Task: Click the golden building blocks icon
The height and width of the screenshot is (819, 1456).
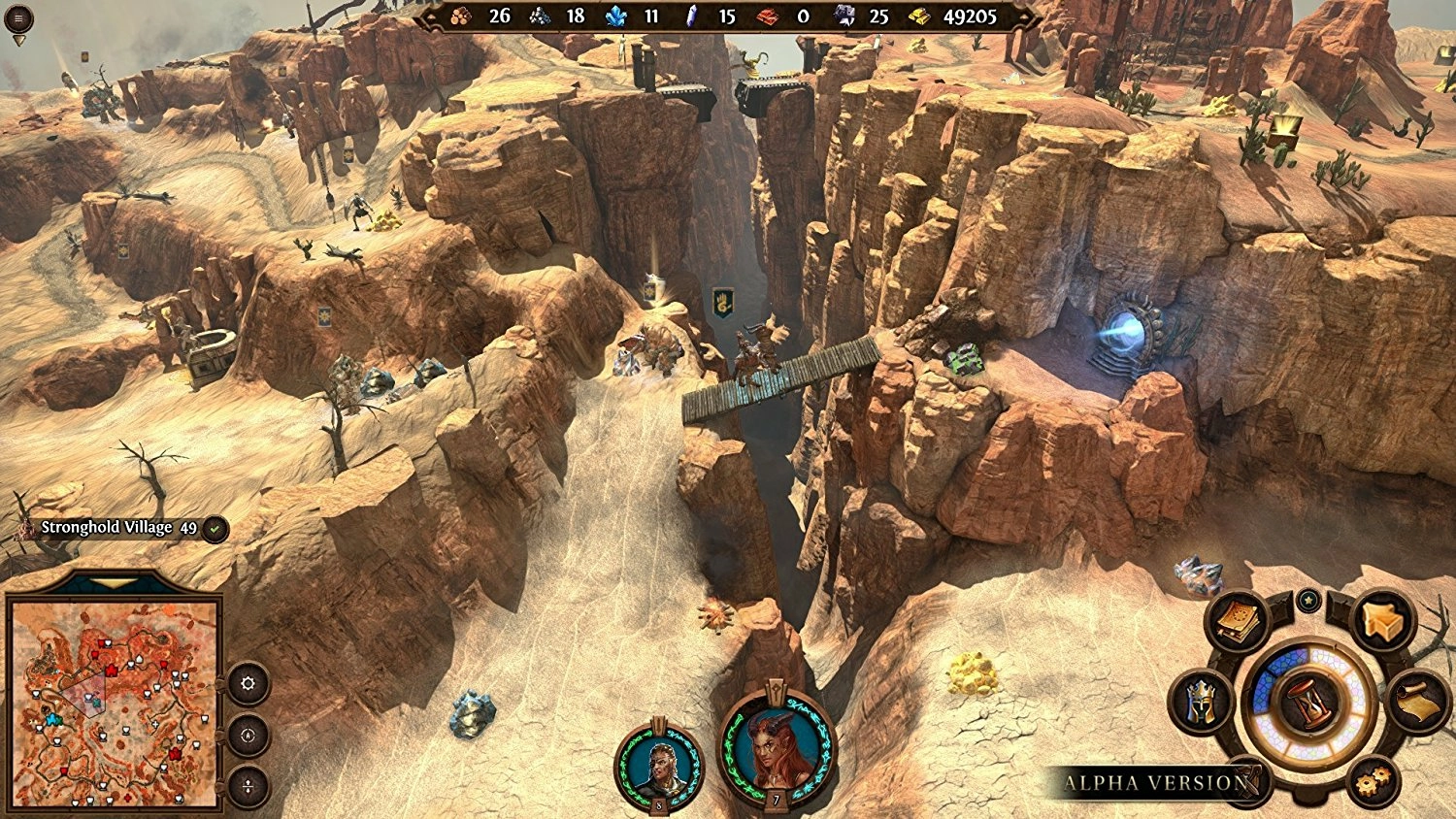Action: [x=1381, y=622]
